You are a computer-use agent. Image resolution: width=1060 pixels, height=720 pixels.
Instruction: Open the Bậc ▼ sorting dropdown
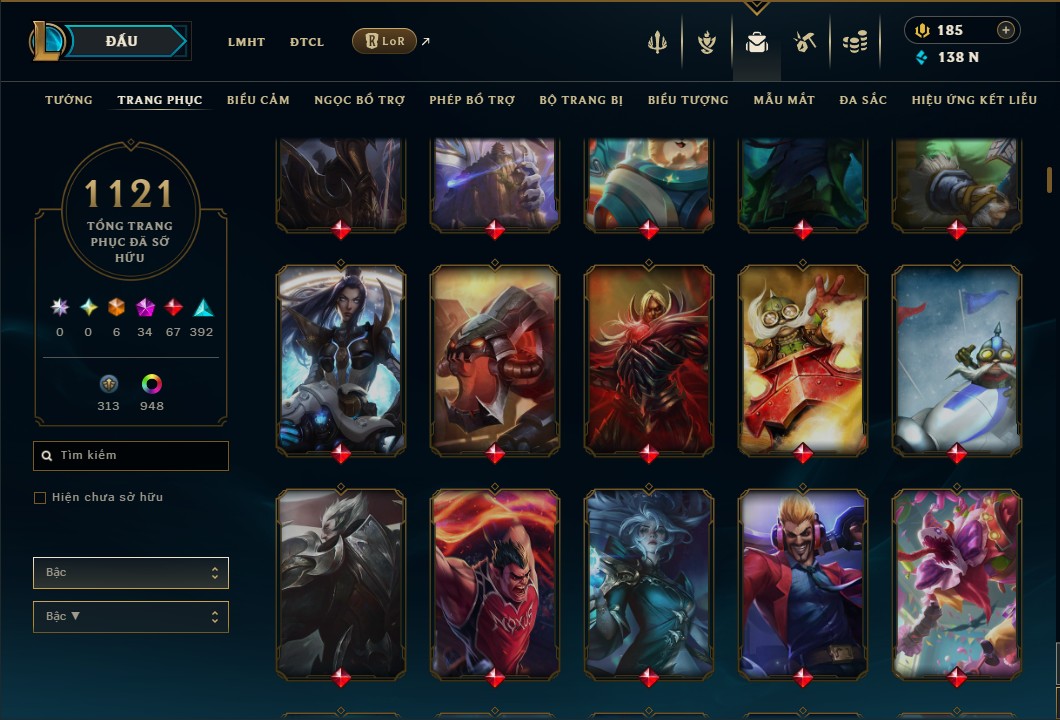[131, 617]
